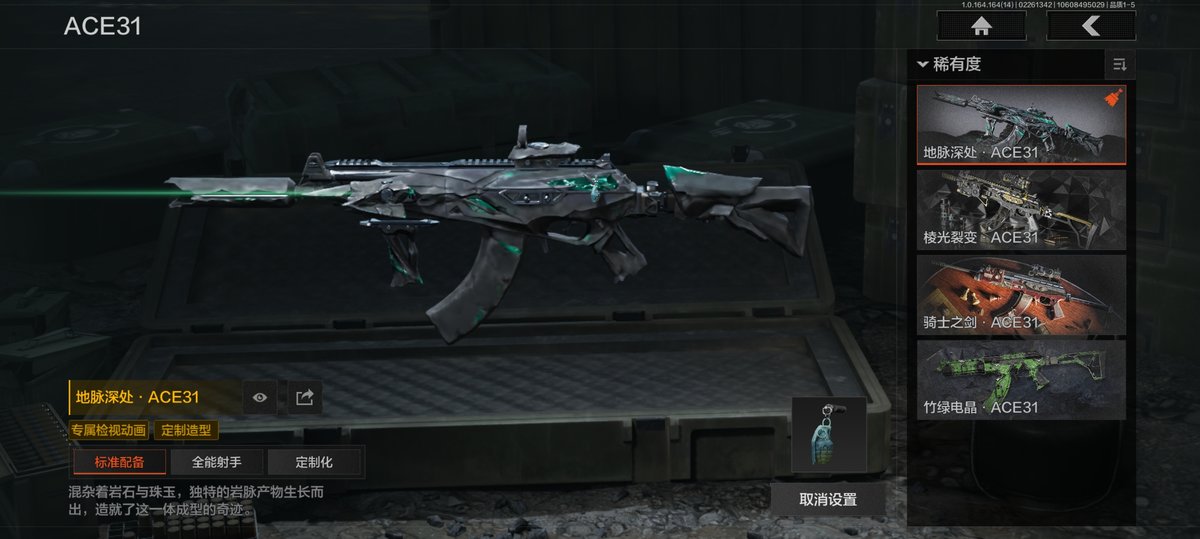Image resolution: width=1200 pixels, height=539 pixels.
Task: Open the 定制化 tab
Action: pos(313,462)
